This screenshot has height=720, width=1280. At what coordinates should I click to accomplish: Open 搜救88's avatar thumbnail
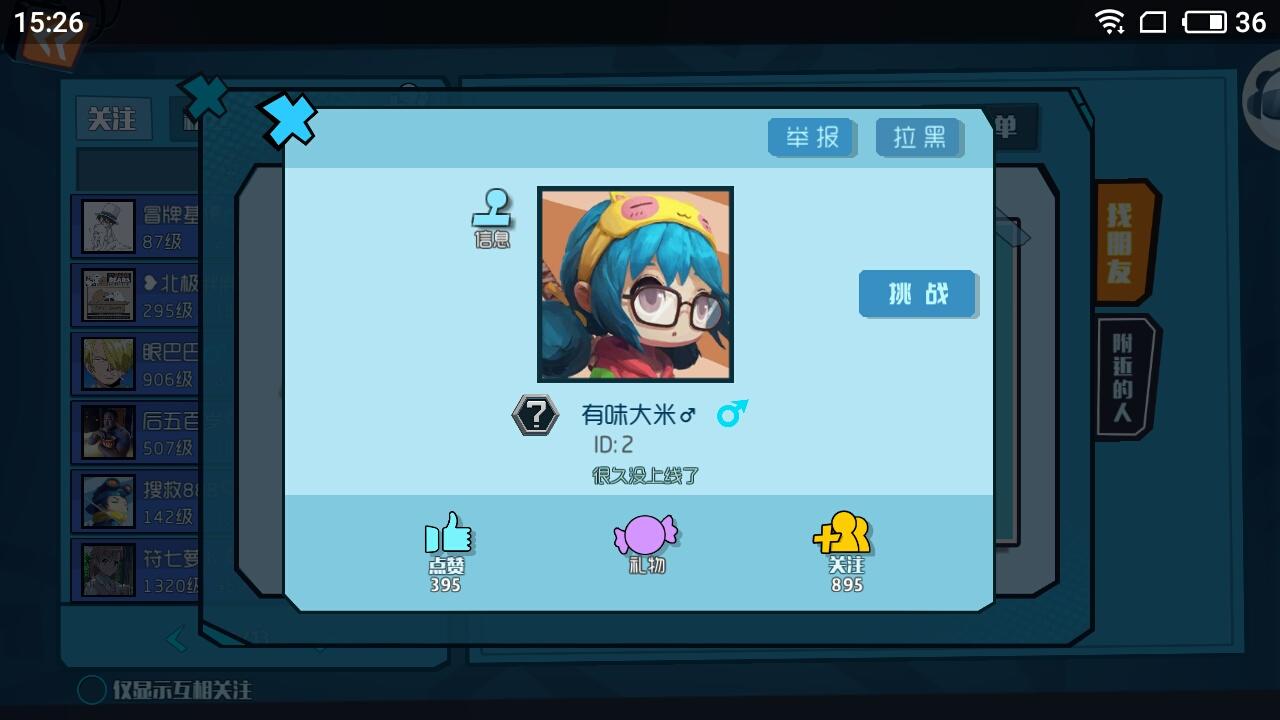106,500
